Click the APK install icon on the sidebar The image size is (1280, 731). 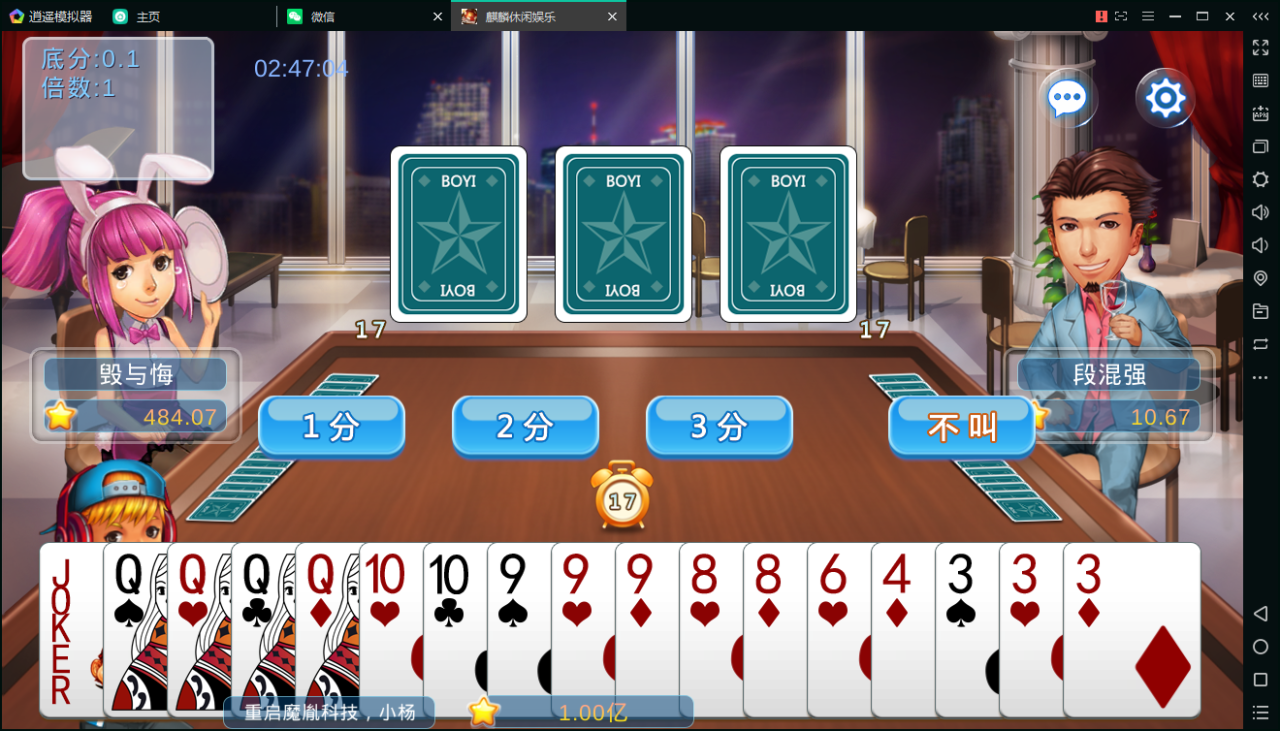coord(1260,113)
